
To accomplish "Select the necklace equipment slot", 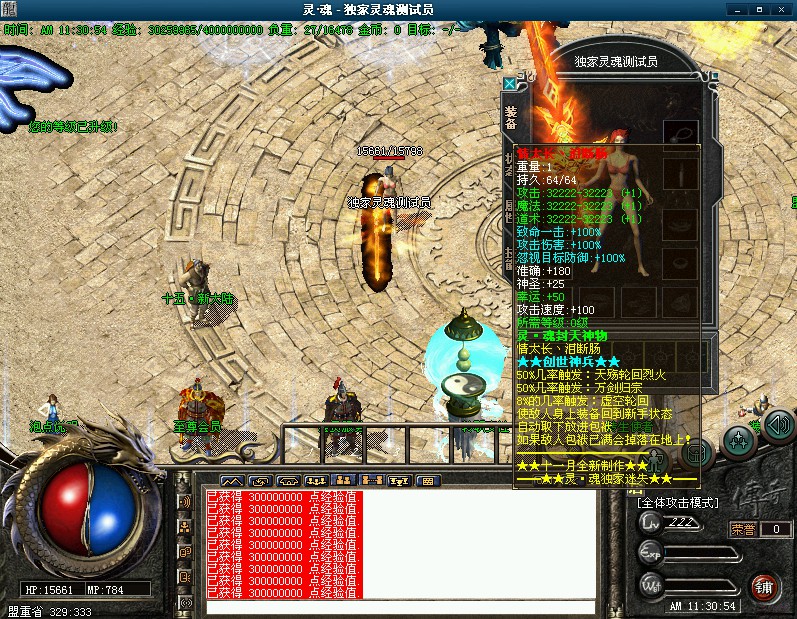I will click(682, 132).
